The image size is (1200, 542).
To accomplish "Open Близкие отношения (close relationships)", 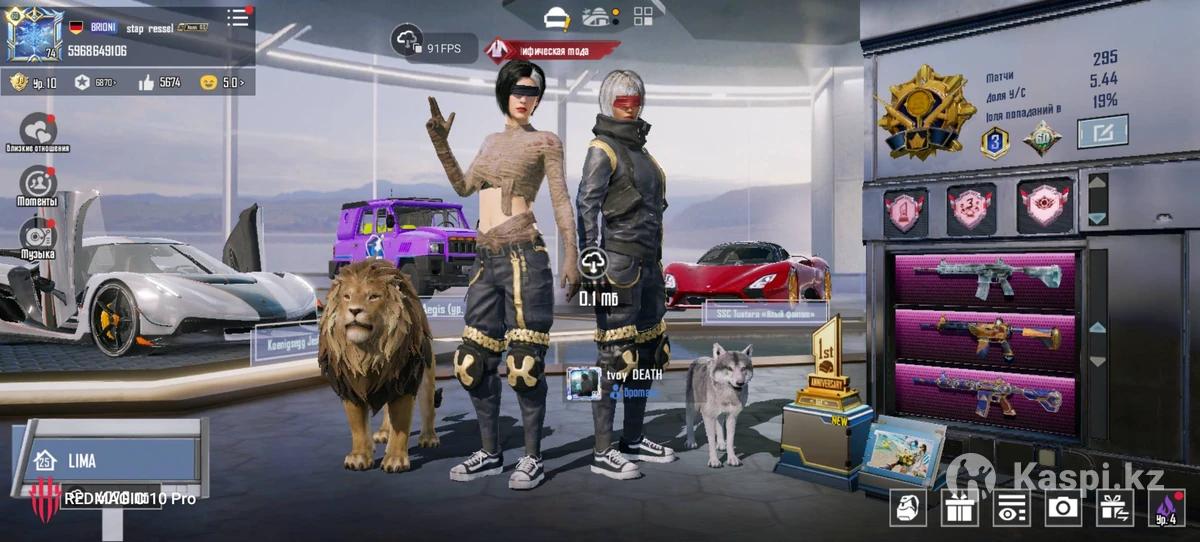I will point(38,131).
